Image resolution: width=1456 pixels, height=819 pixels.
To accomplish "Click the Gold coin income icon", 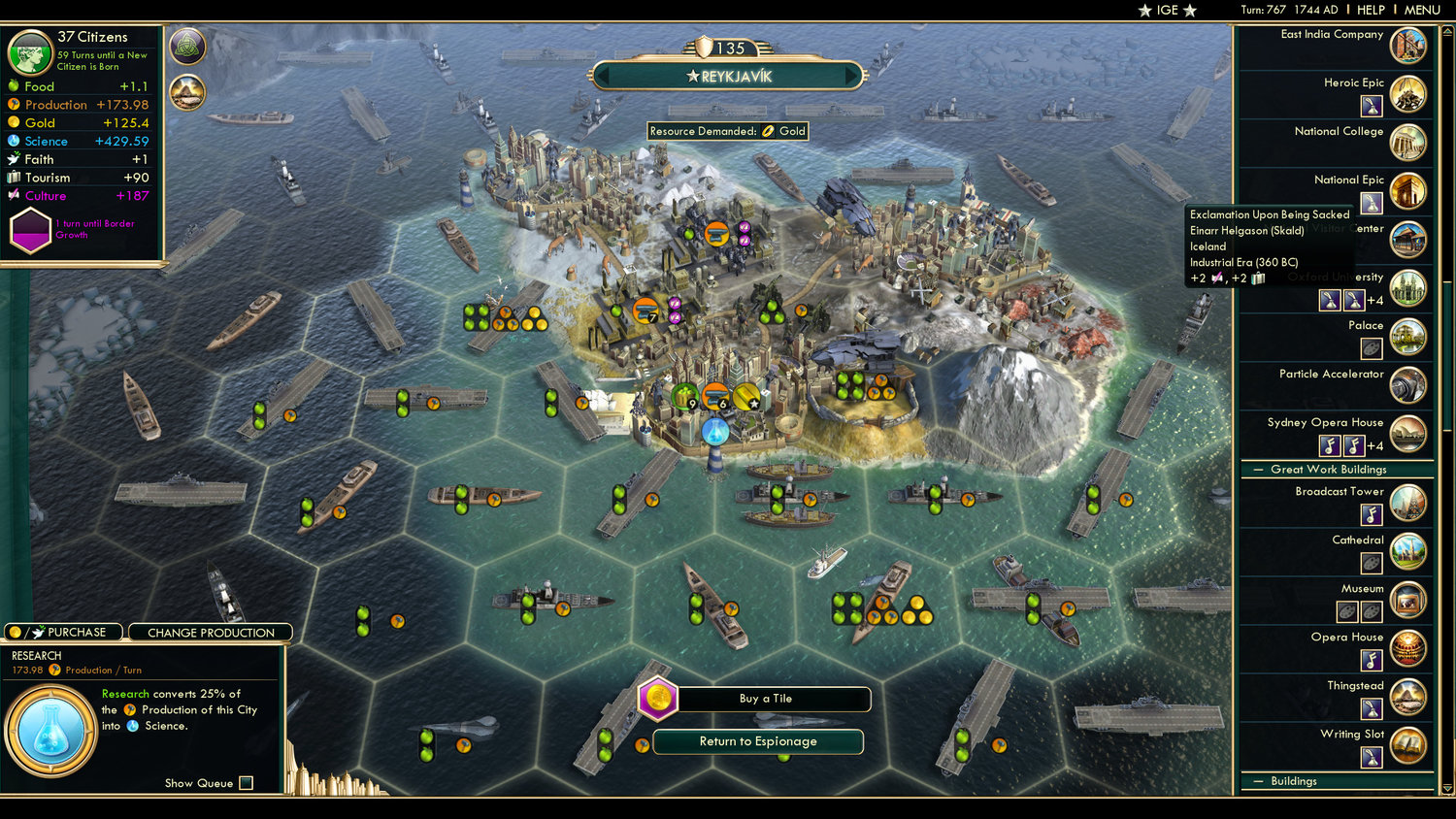I will coord(14,122).
